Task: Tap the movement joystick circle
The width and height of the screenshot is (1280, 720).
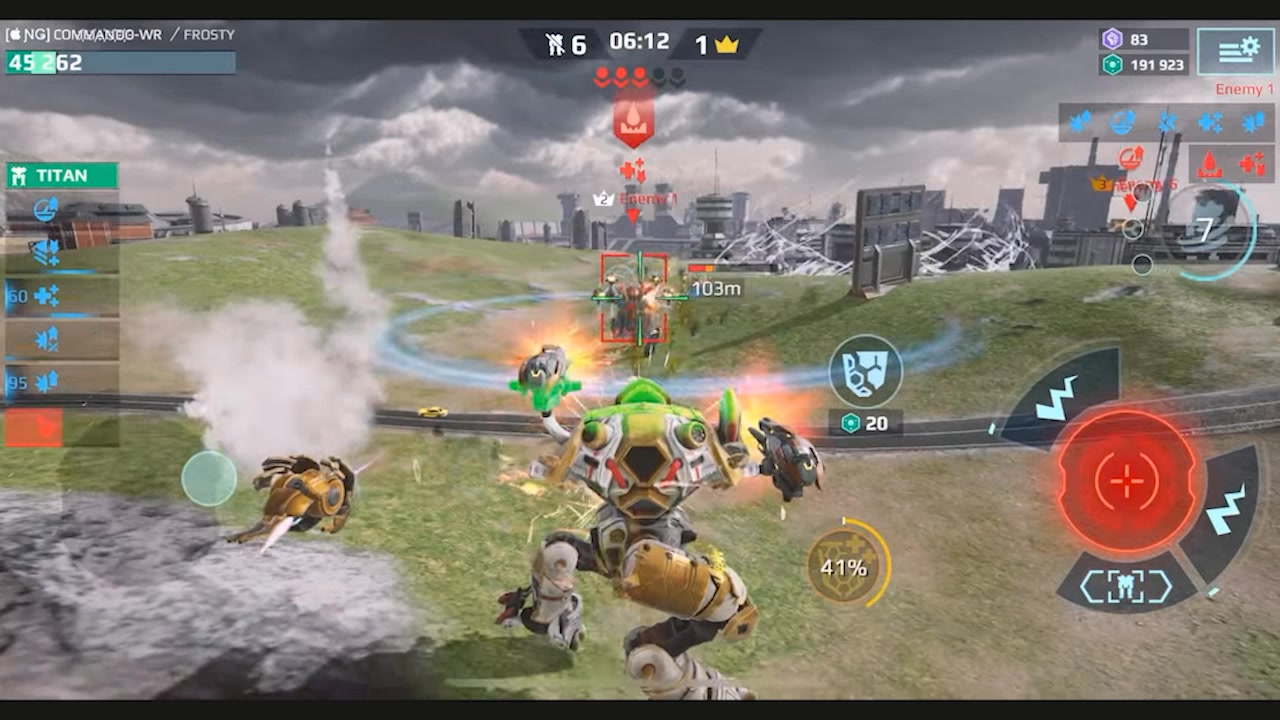Action: (209, 478)
